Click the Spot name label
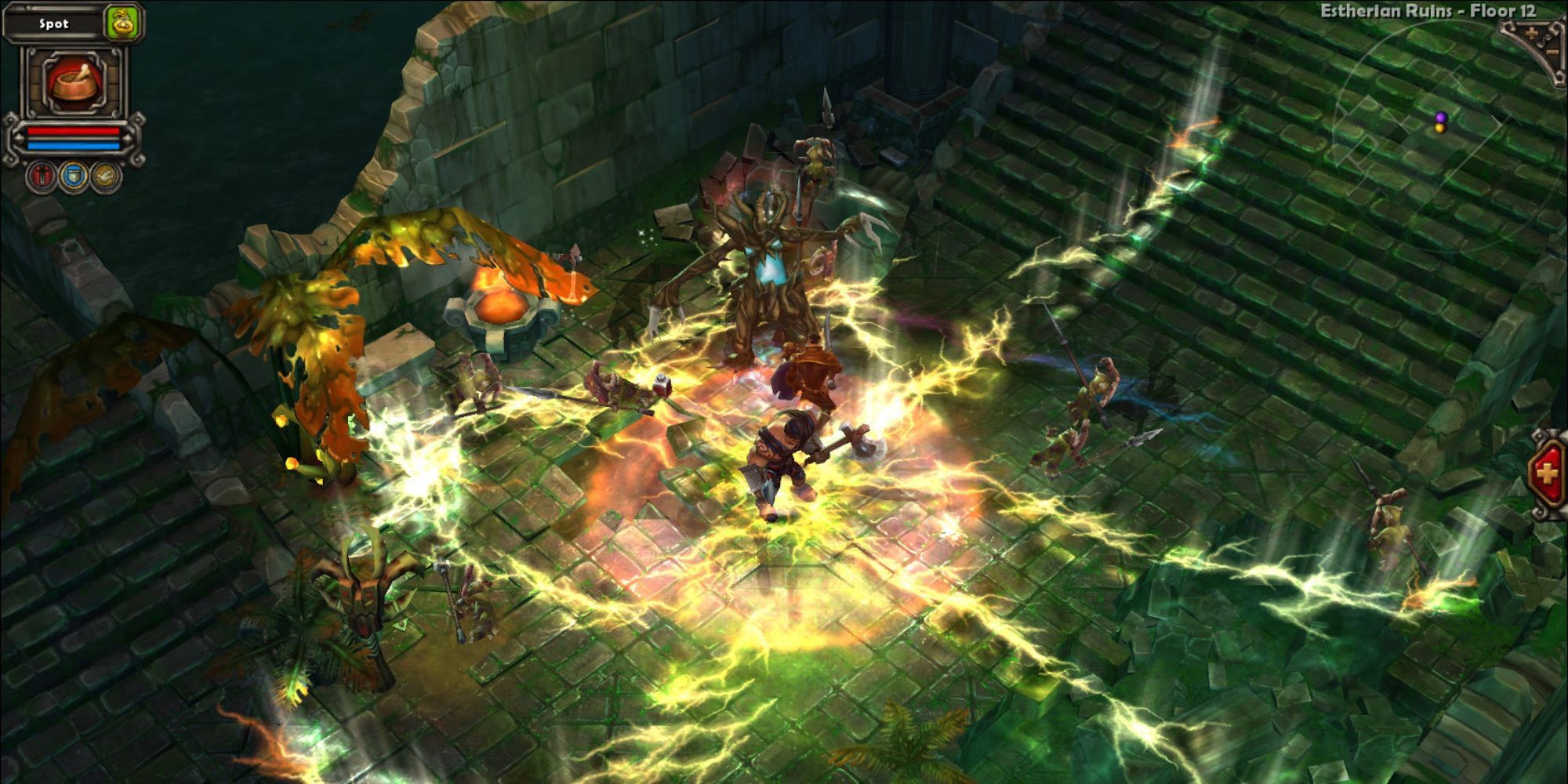This screenshot has width=1568, height=784. 54,23
